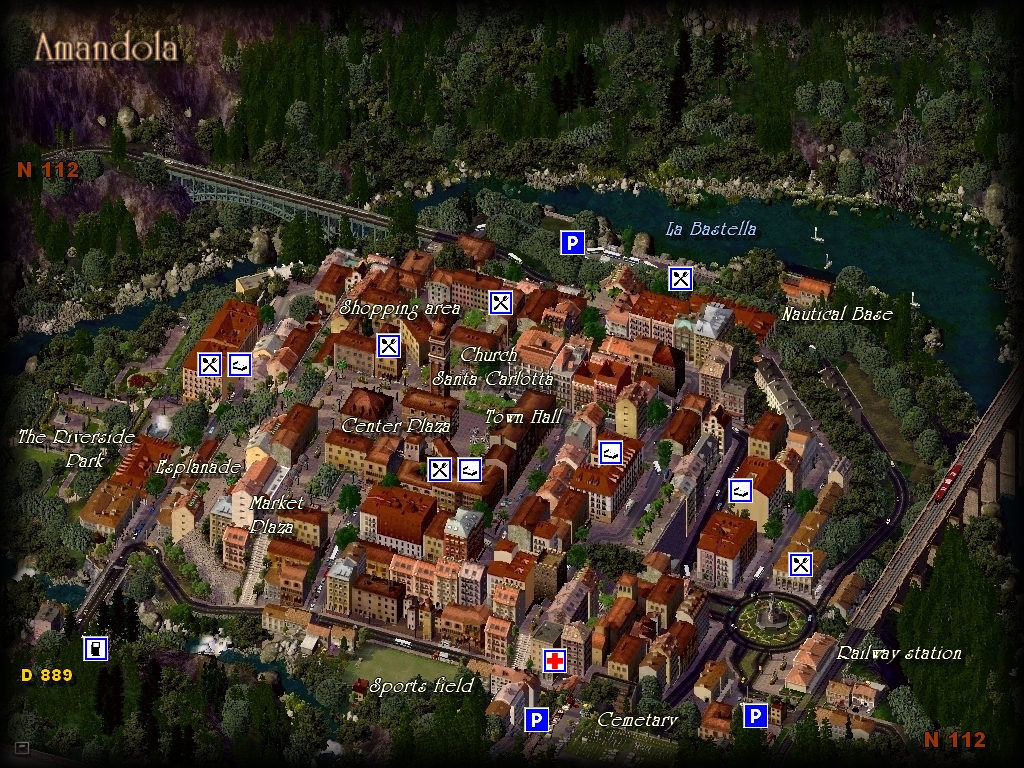Viewport: 1024px width, 768px height.
Task: Select the restaurant marker under La Bastella
Action: click(x=680, y=279)
